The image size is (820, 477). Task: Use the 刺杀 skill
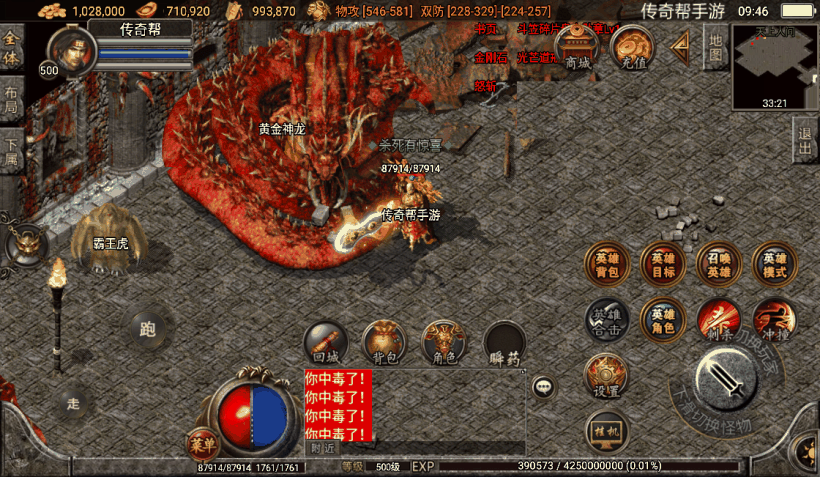719,319
